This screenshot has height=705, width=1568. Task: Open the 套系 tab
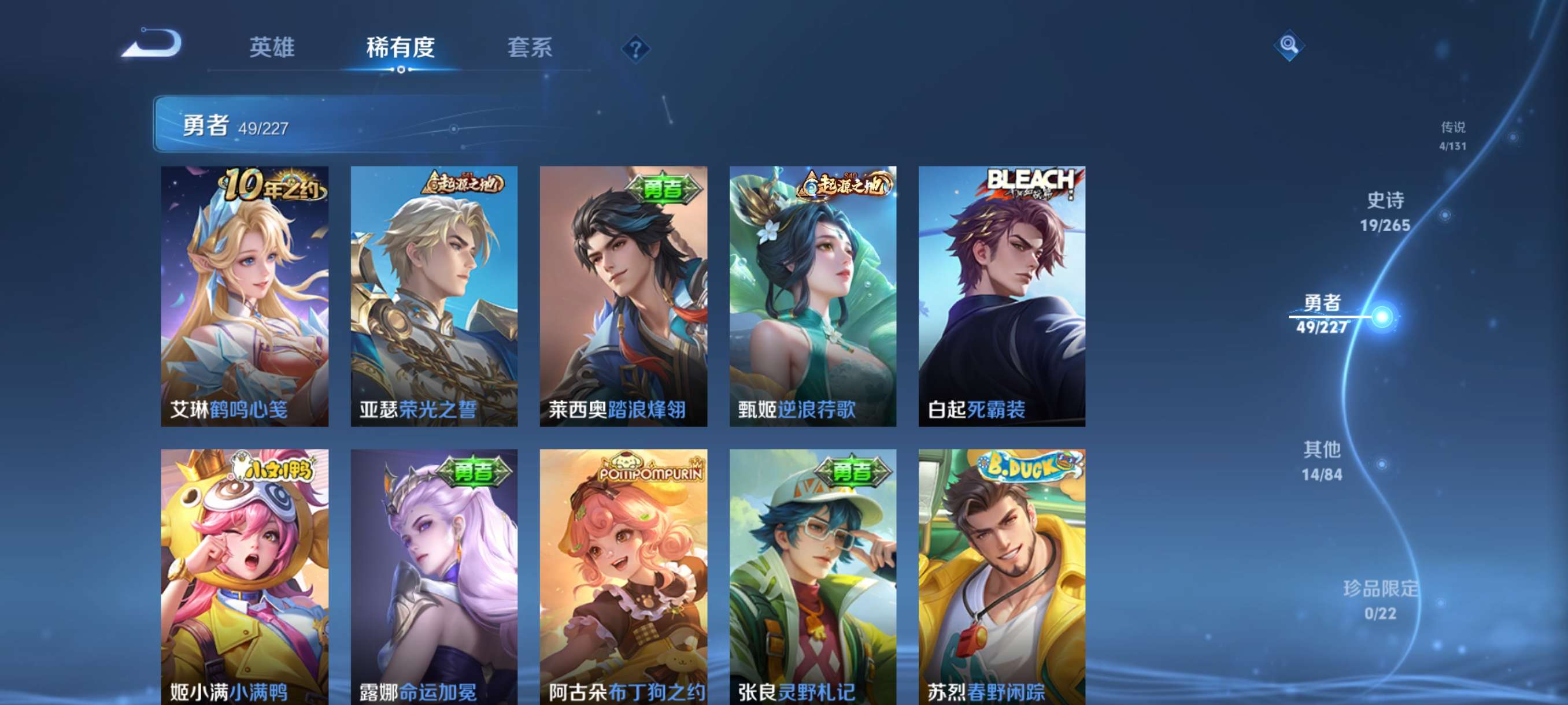click(530, 47)
